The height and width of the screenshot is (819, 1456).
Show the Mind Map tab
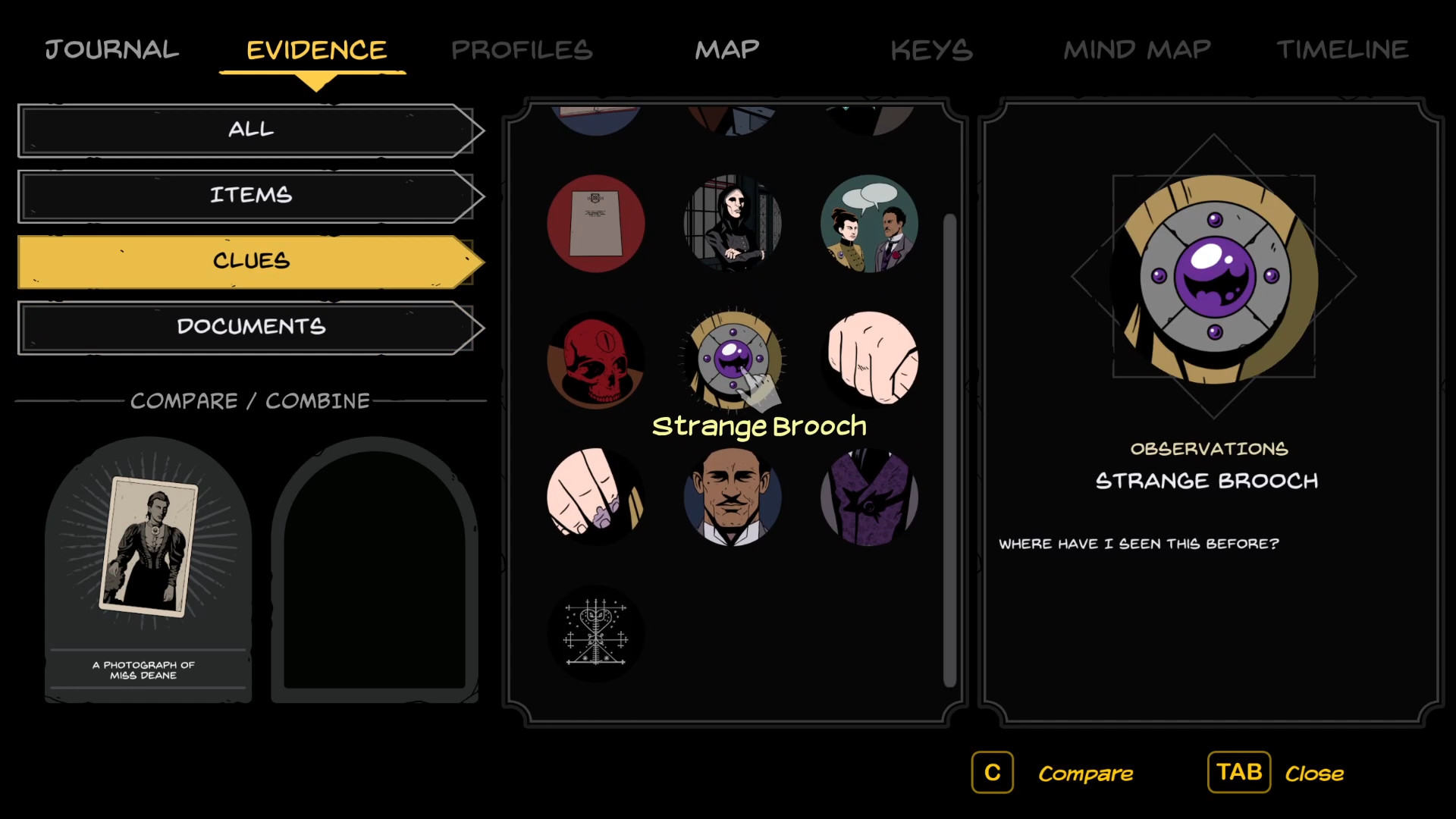(x=1137, y=50)
